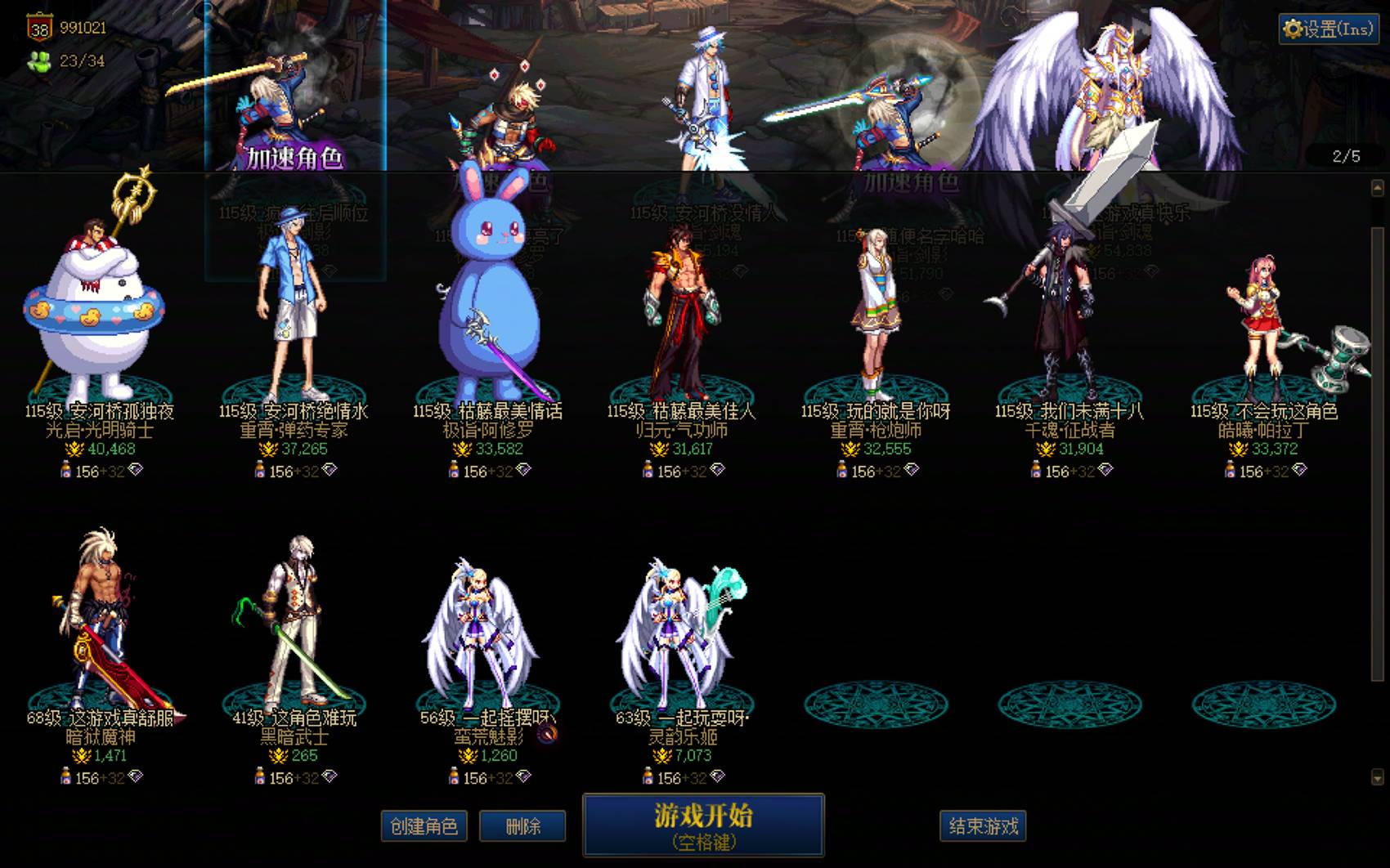Viewport: 1390px width, 868px height.
Task: Click the 删除 delete button
Action: tap(522, 826)
